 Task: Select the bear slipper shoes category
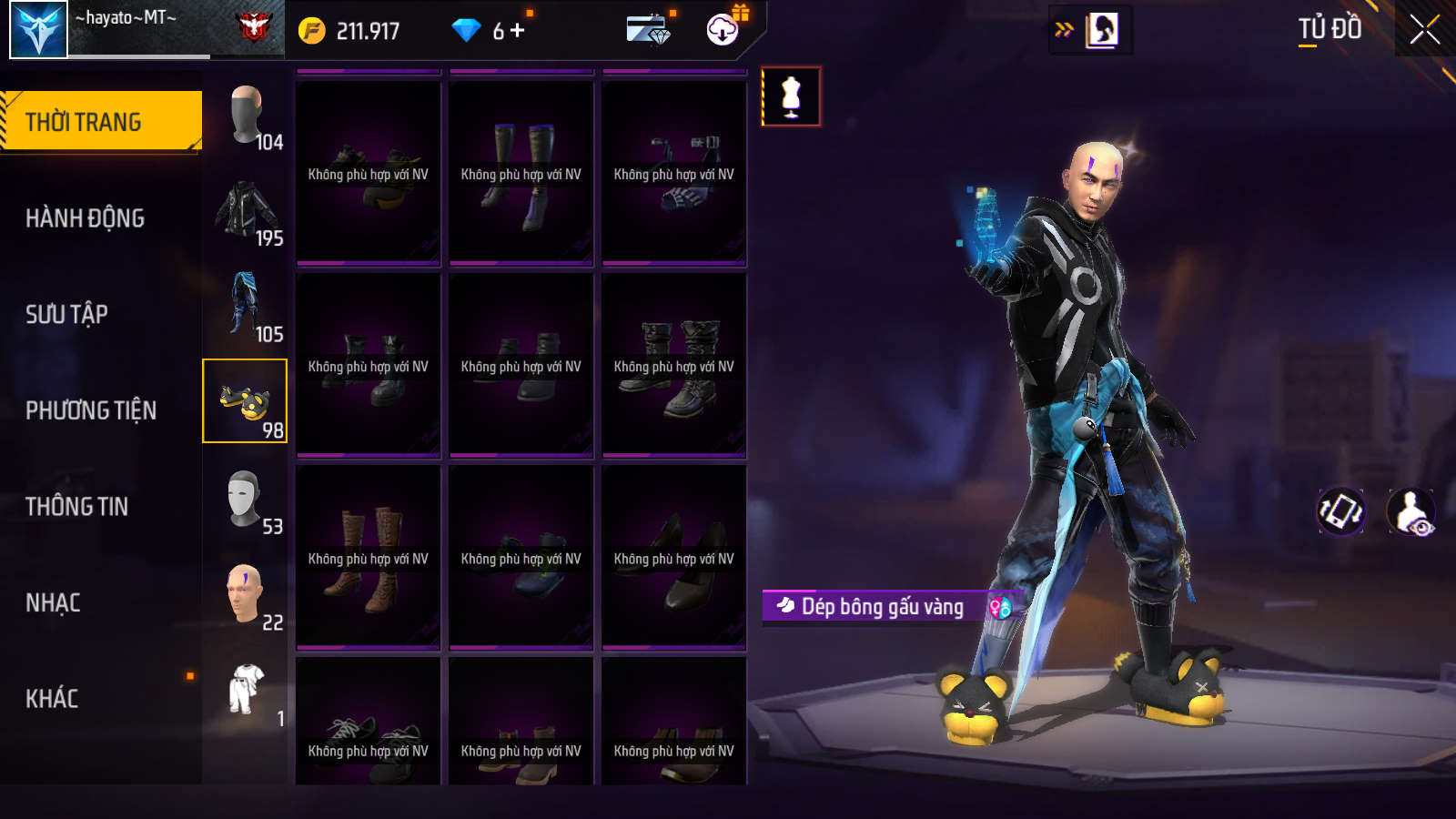point(245,401)
